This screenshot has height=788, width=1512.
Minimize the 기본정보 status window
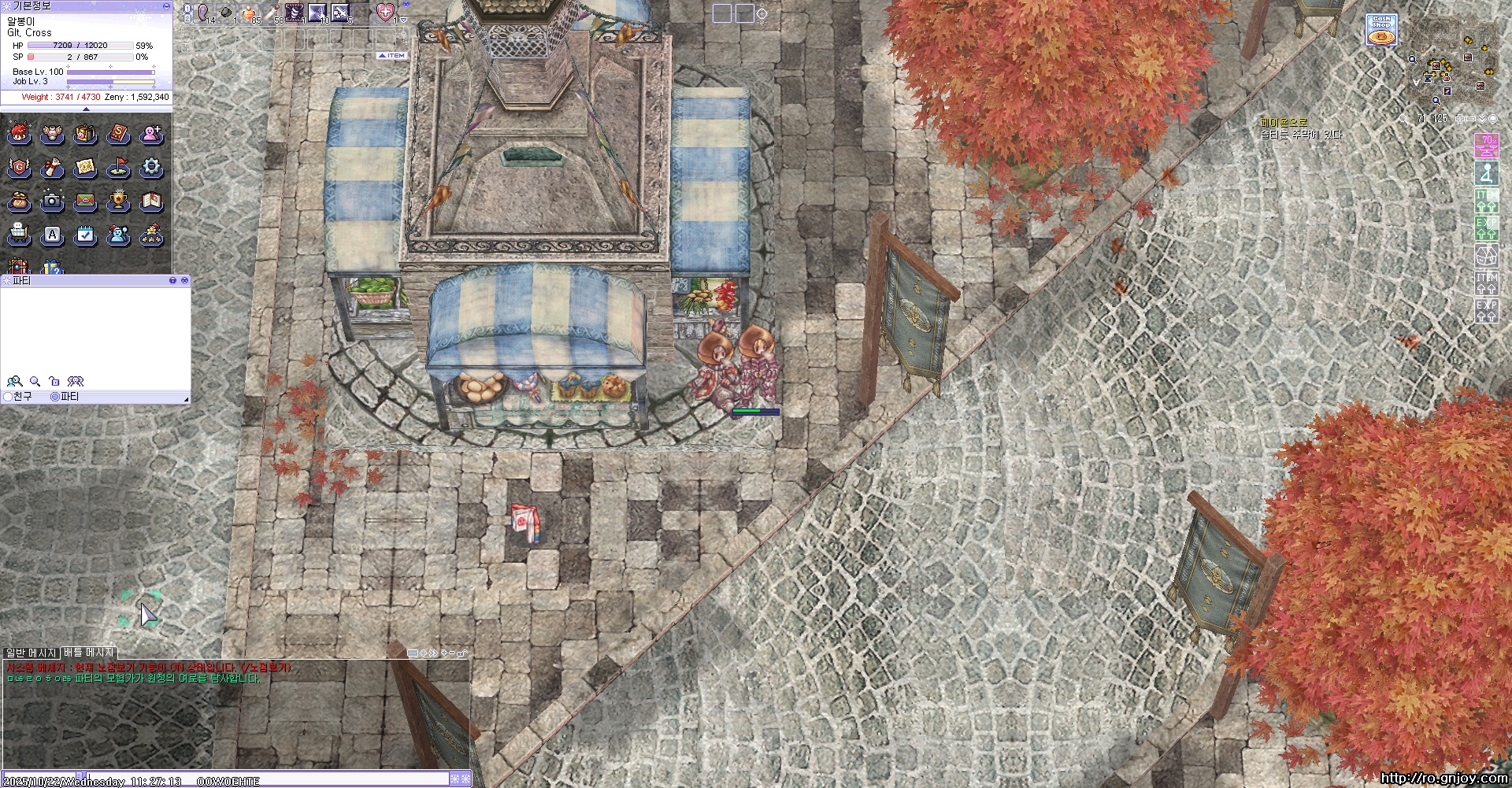166,6
